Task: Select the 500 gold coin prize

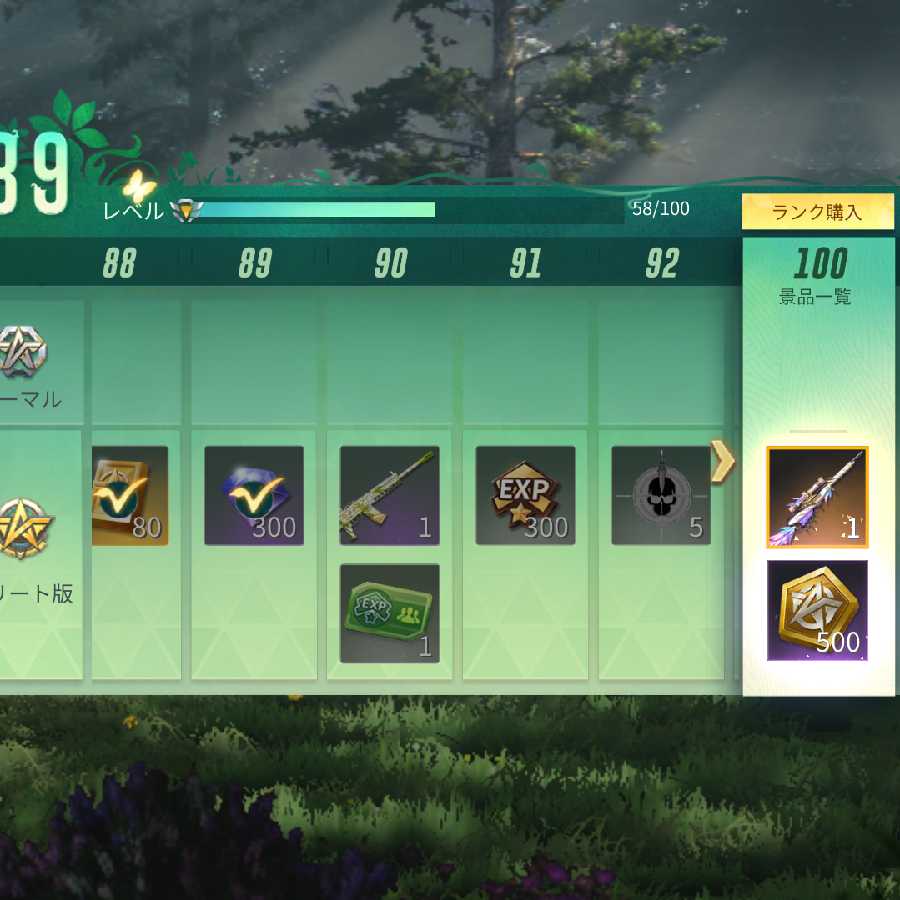Action: click(x=817, y=610)
